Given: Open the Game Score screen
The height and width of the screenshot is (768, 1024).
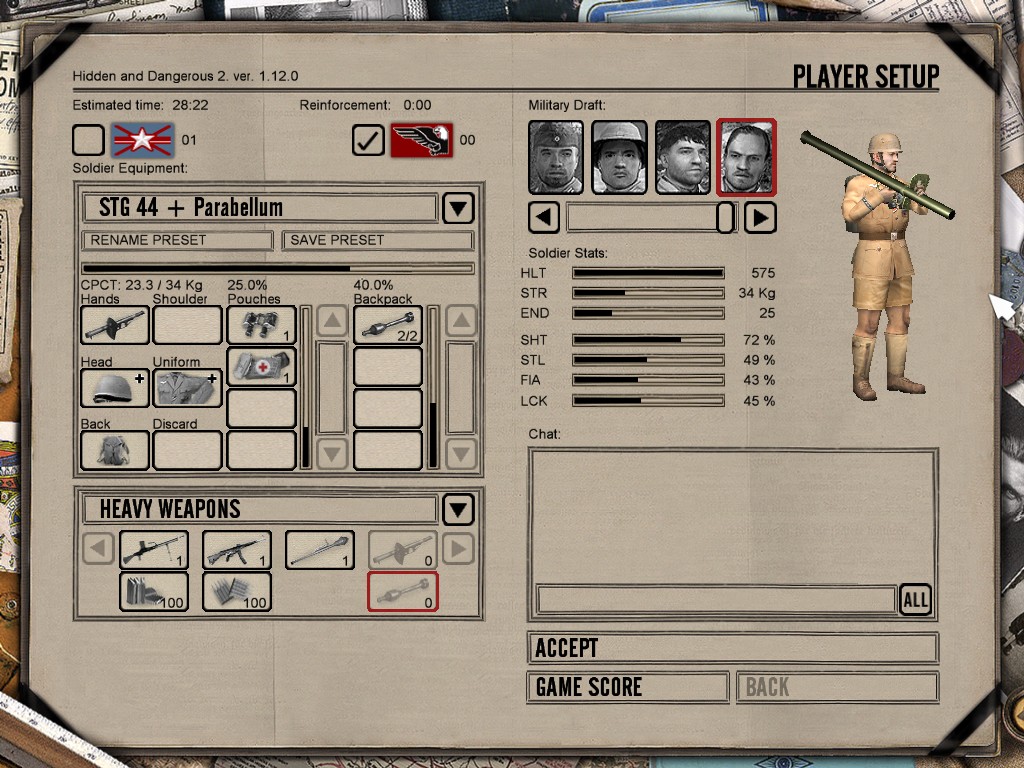Looking at the screenshot, I should tap(627, 687).
